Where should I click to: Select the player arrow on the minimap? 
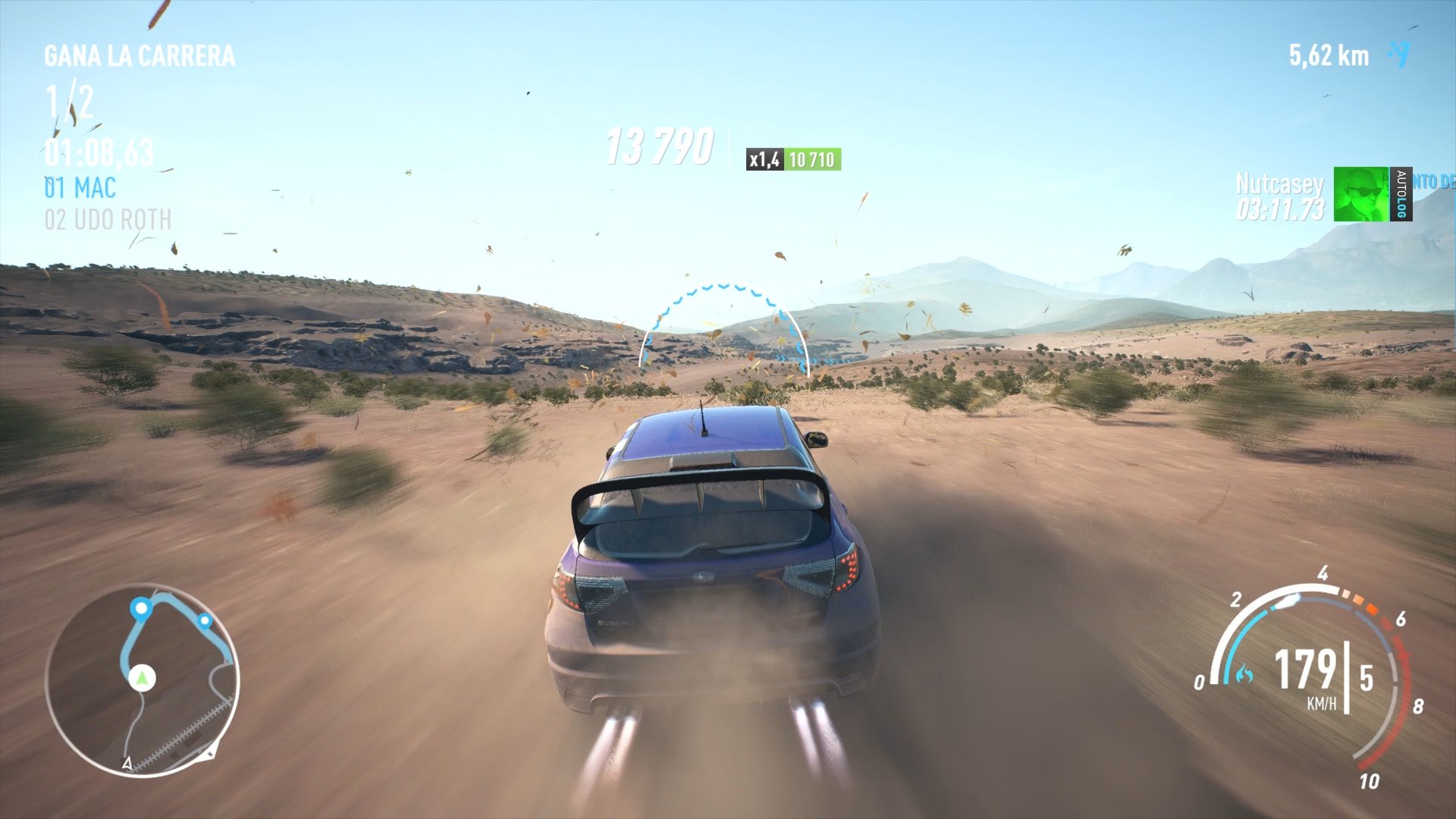pyautogui.click(x=141, y=678)
